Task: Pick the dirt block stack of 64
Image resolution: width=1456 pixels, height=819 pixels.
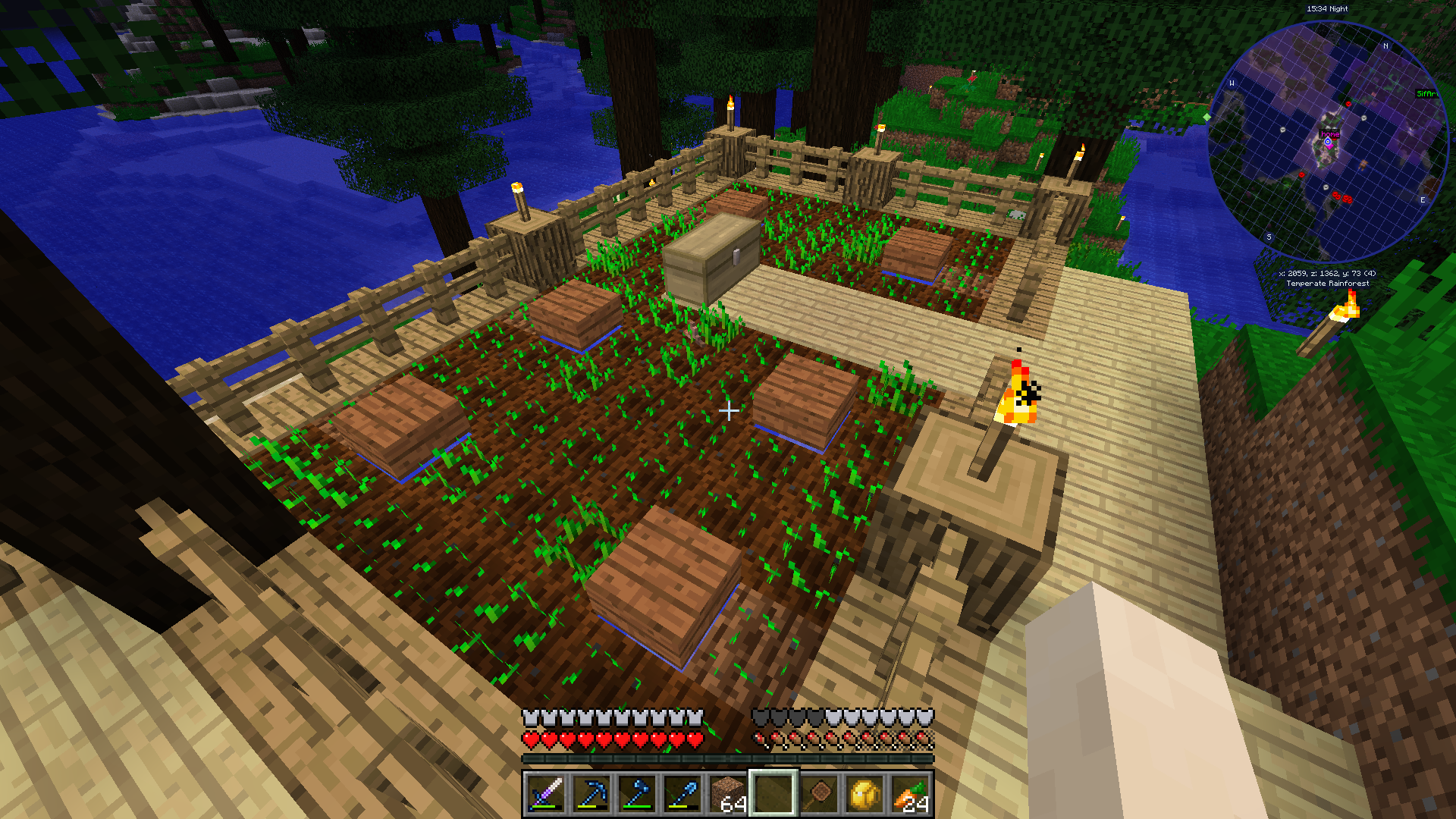Action: 728,794
